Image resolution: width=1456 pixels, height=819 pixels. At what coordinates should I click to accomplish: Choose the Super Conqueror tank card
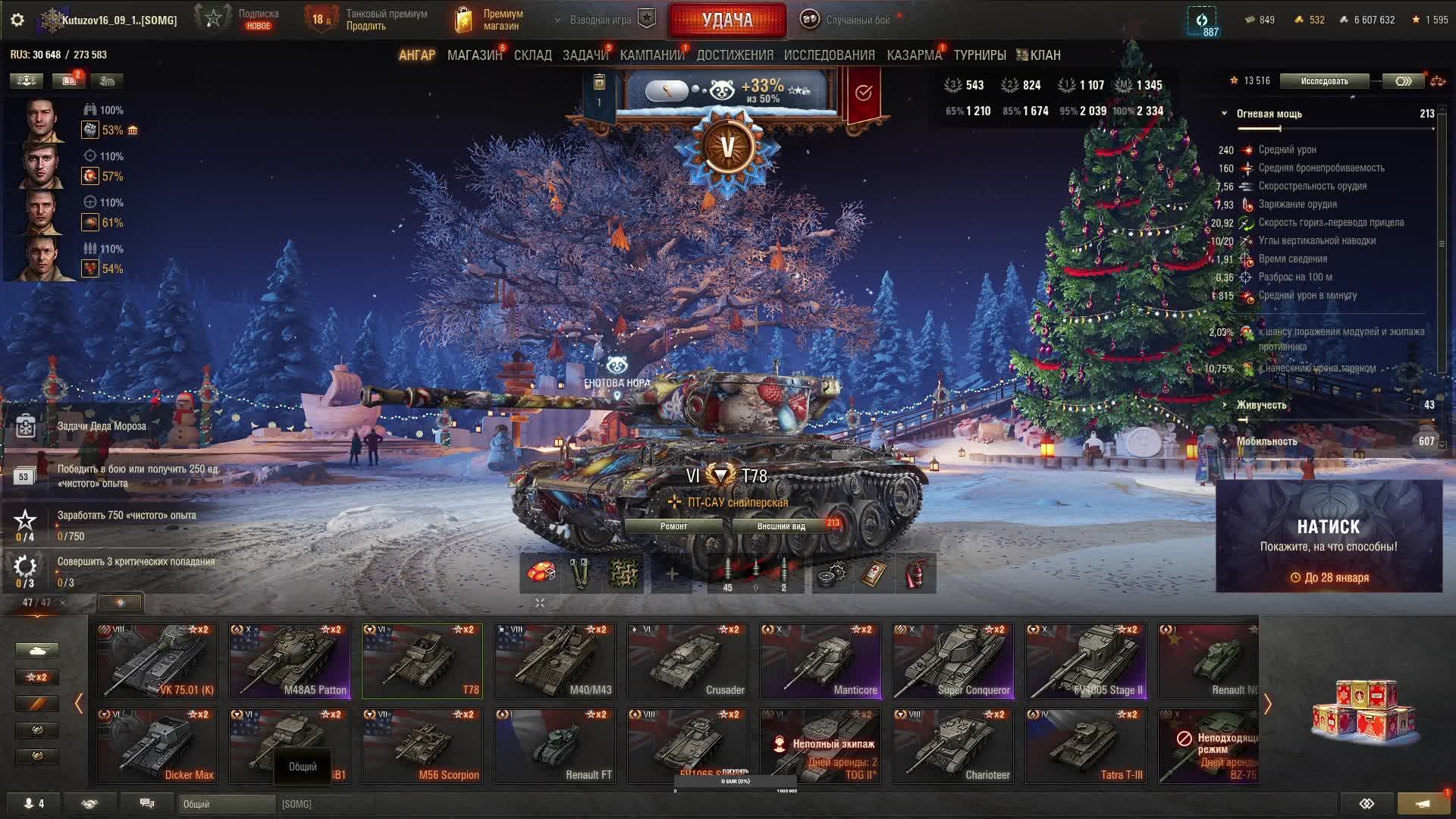(953, 661)
